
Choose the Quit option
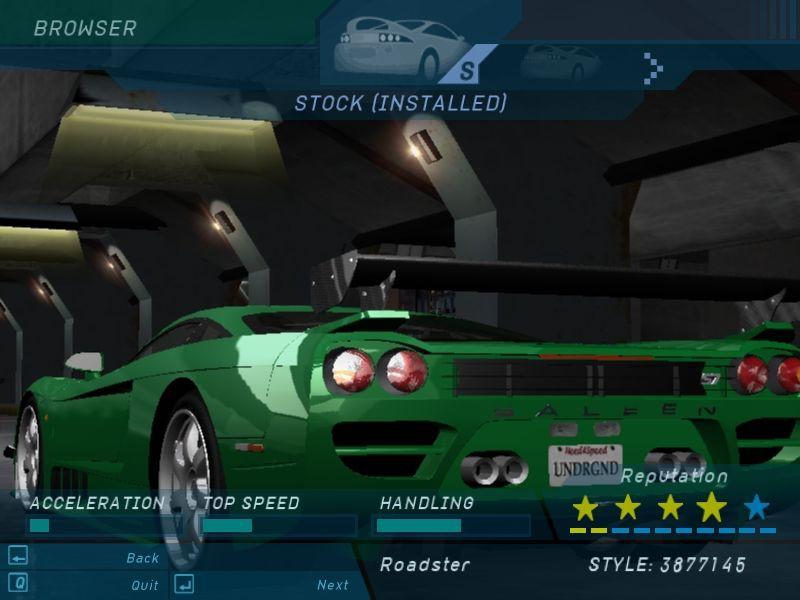(144, 585)
